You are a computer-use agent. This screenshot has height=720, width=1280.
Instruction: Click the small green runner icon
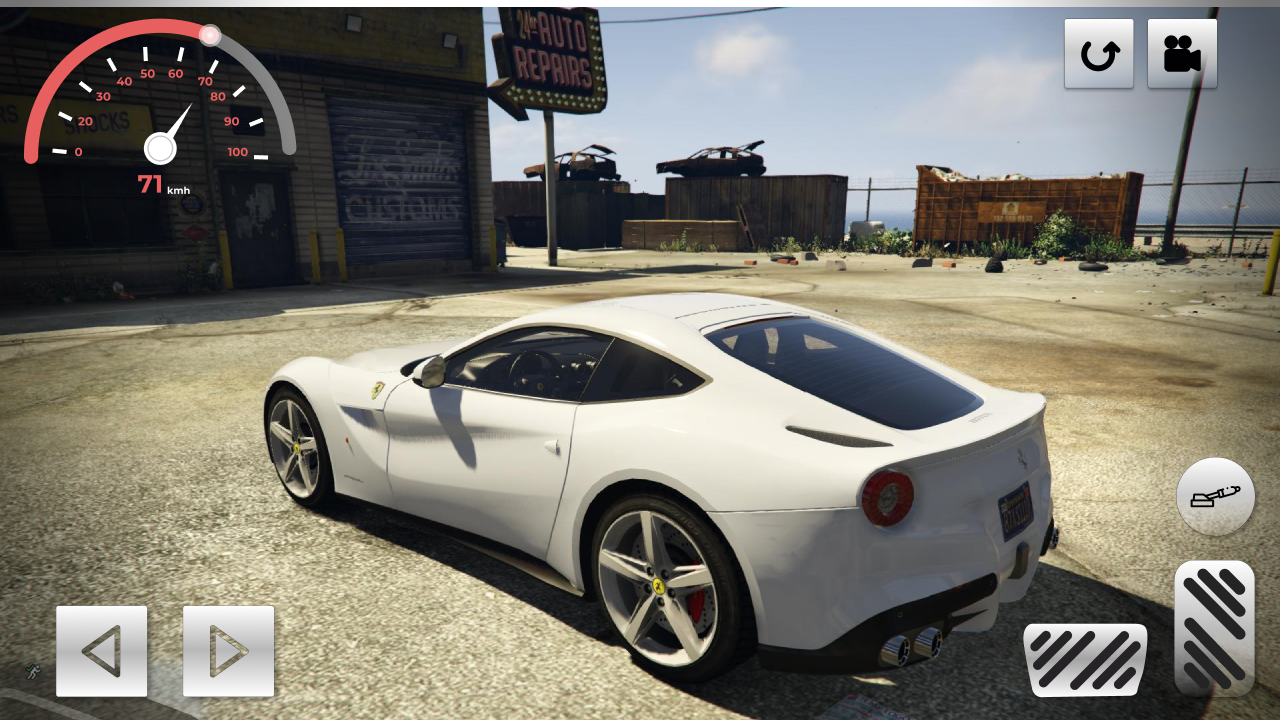pyautogui.click(x=33, y=672)
